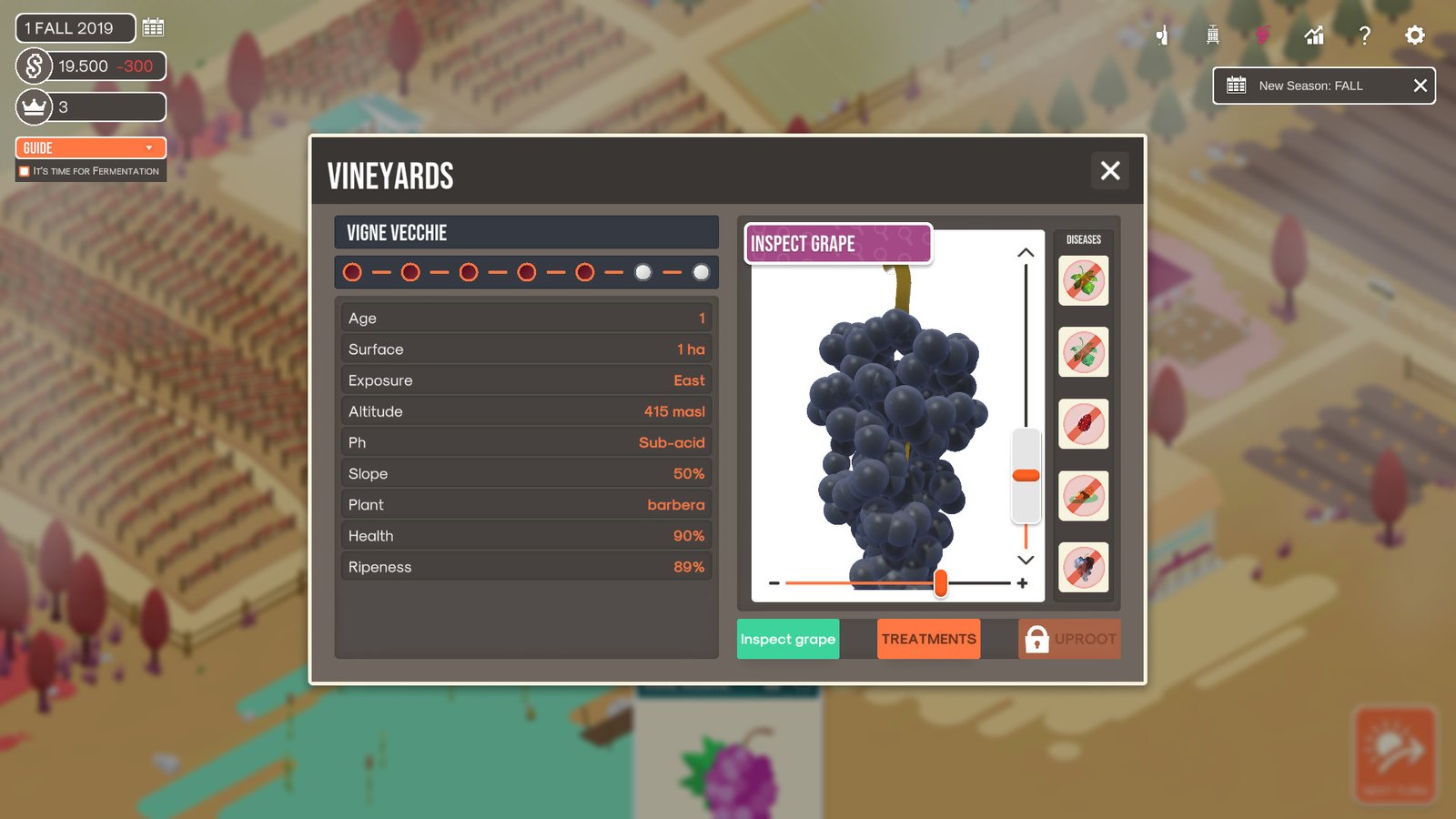Open the grapes vineyard icon
This screenshot has height=819, width=1456.
tap(1263, 35)
